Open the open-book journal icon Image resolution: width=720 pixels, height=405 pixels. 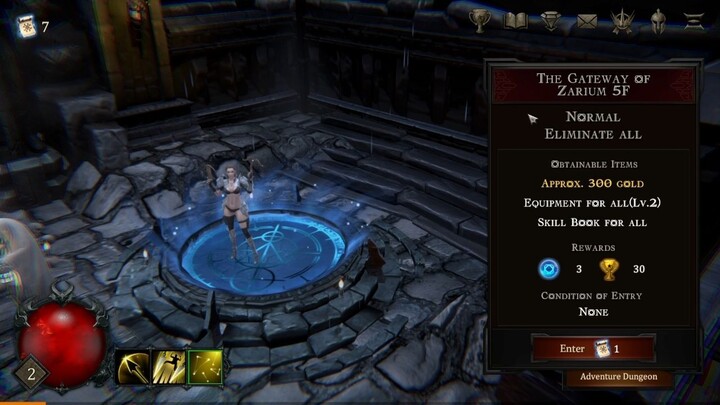click(516, 20)
